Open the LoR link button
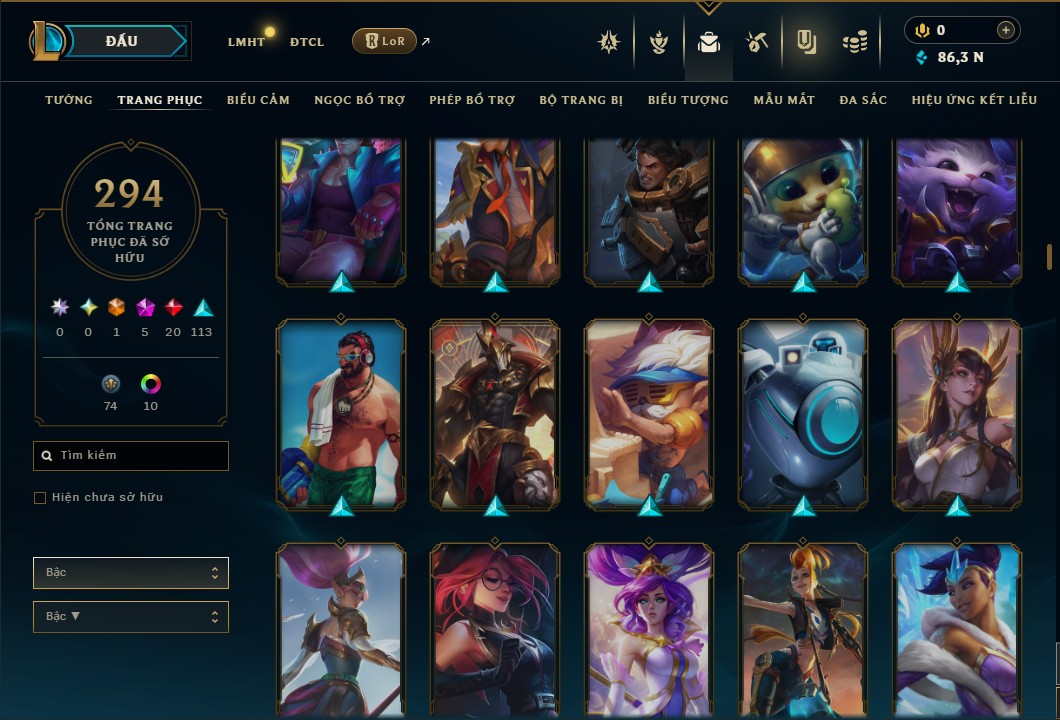The width and height of the screenshot is (1060, 720). (385, 41)
